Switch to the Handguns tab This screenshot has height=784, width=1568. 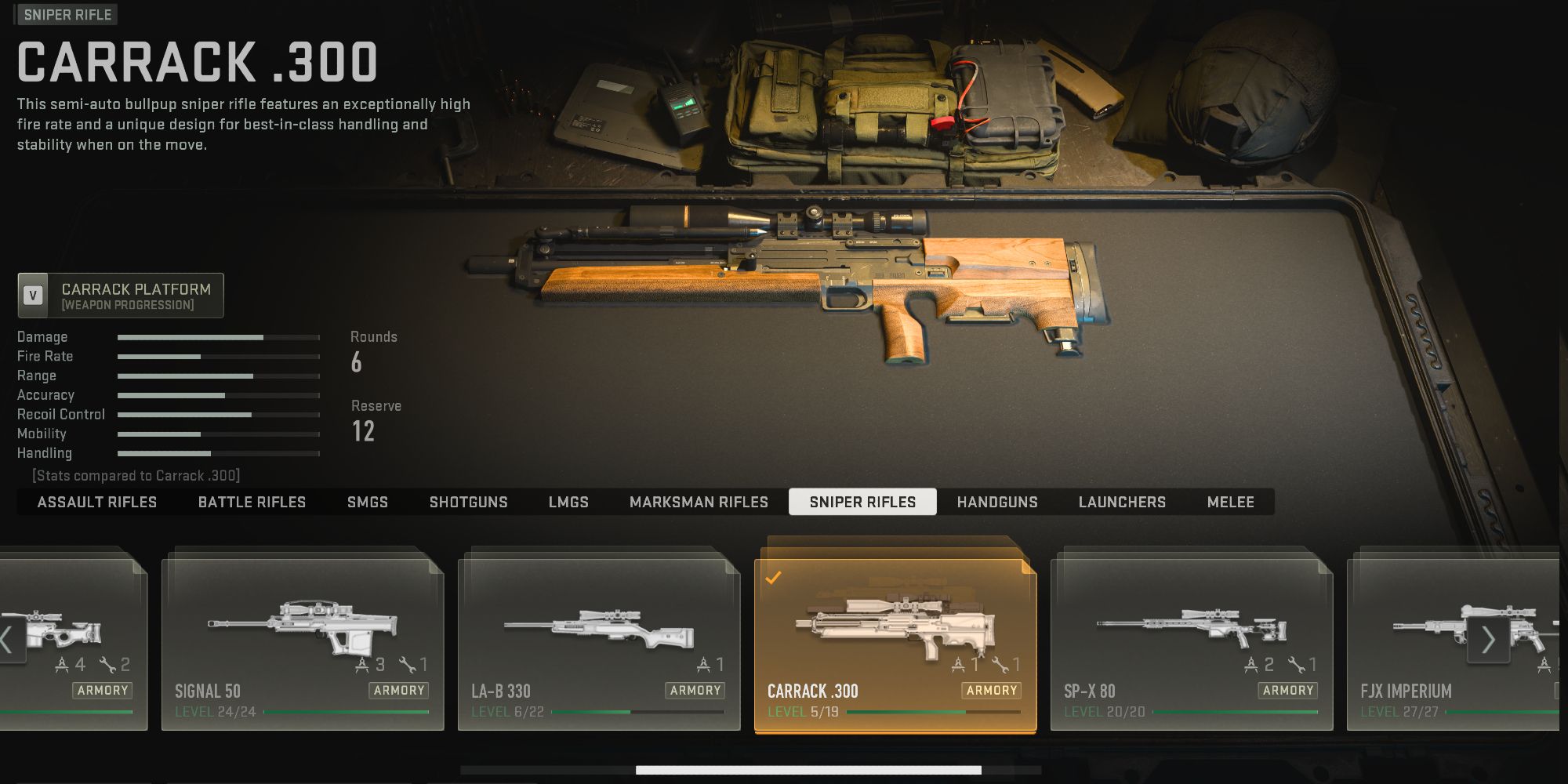point(996,502)
